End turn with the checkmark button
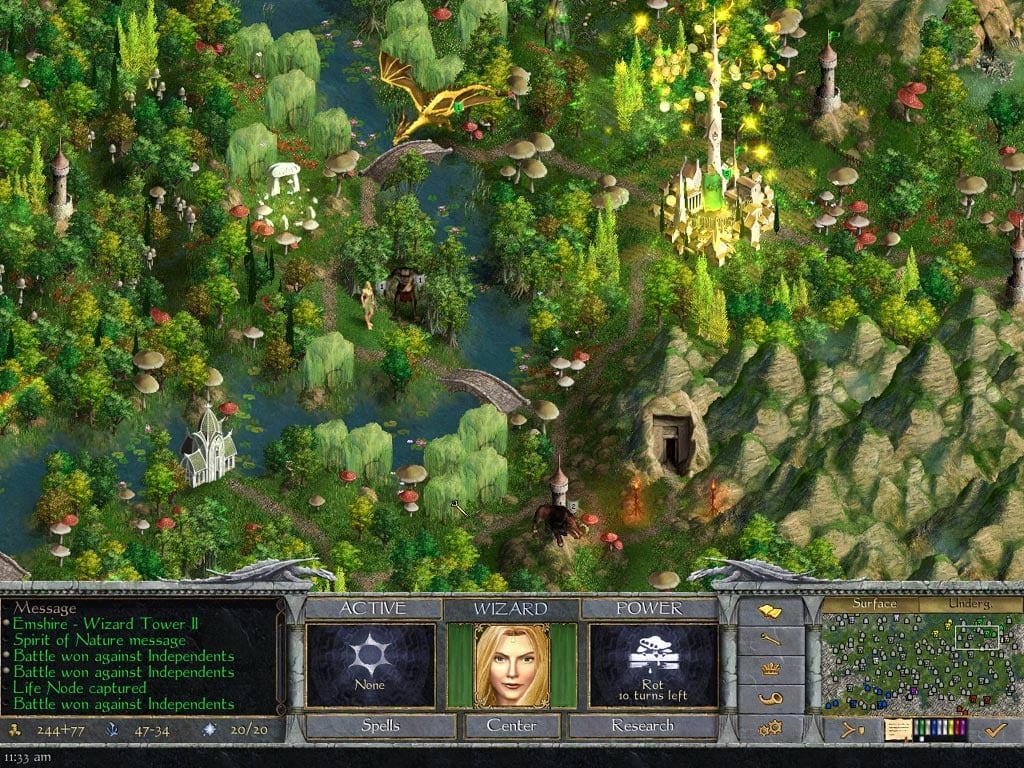 [995, 729]
